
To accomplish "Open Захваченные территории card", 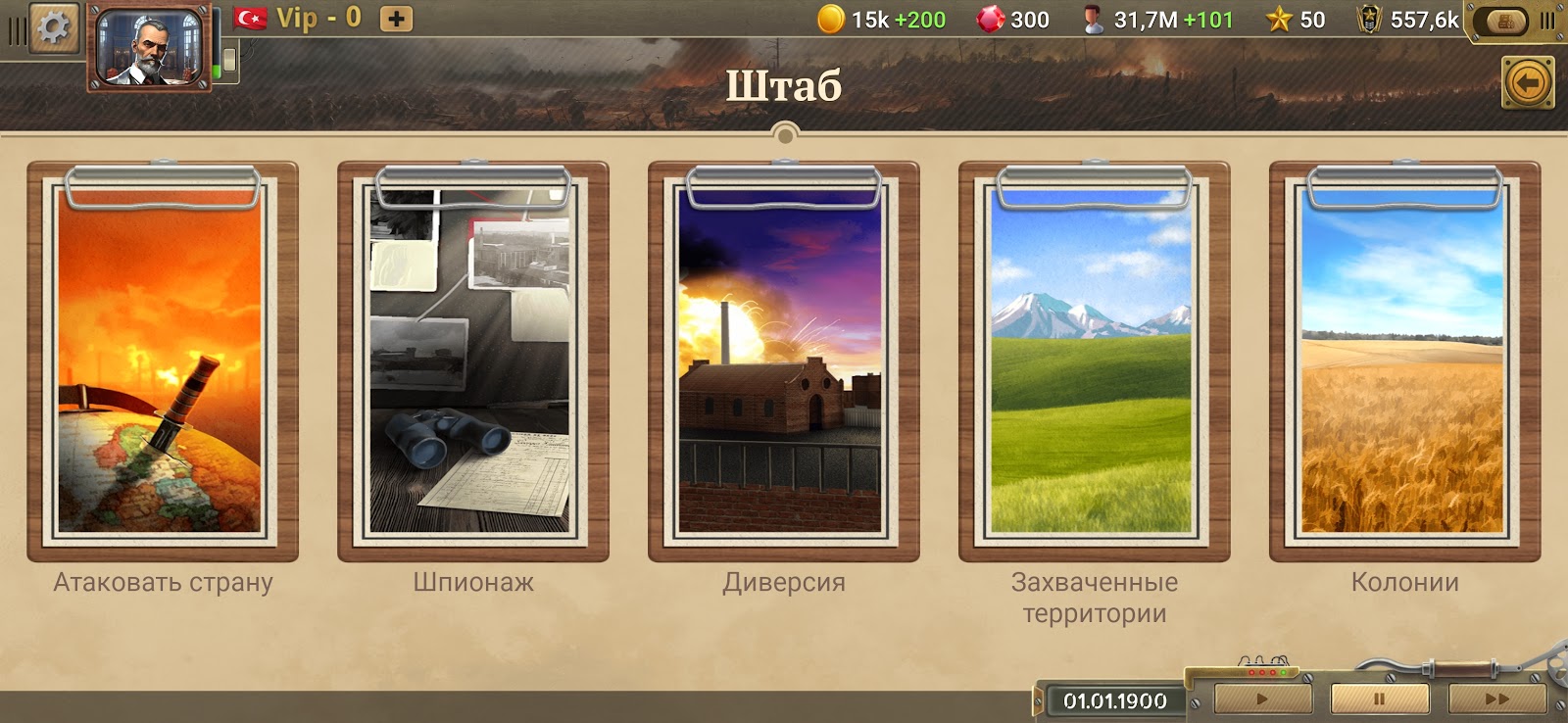I will coord(1094,362).
